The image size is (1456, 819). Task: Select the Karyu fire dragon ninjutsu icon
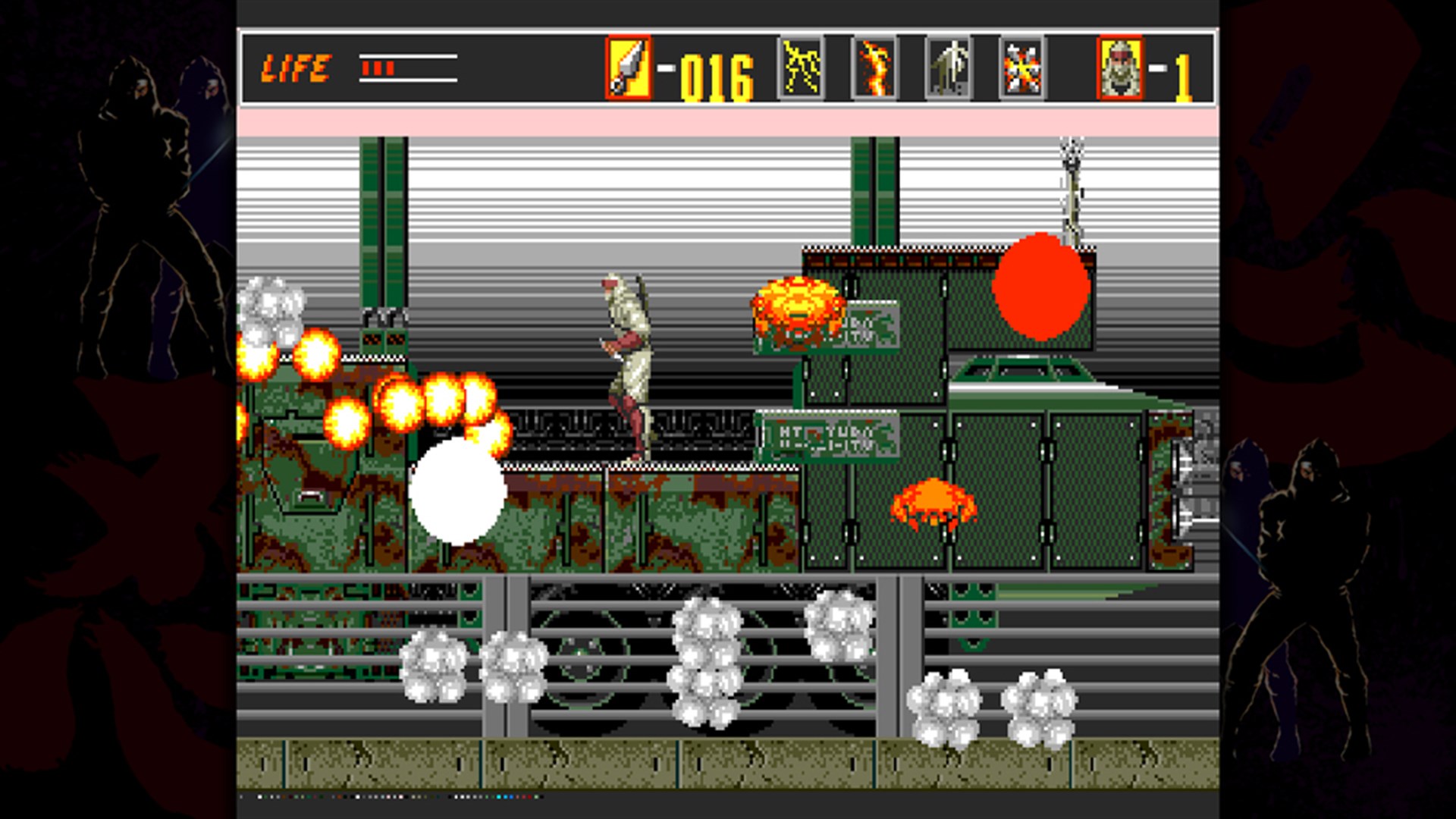tap(874, 67)
